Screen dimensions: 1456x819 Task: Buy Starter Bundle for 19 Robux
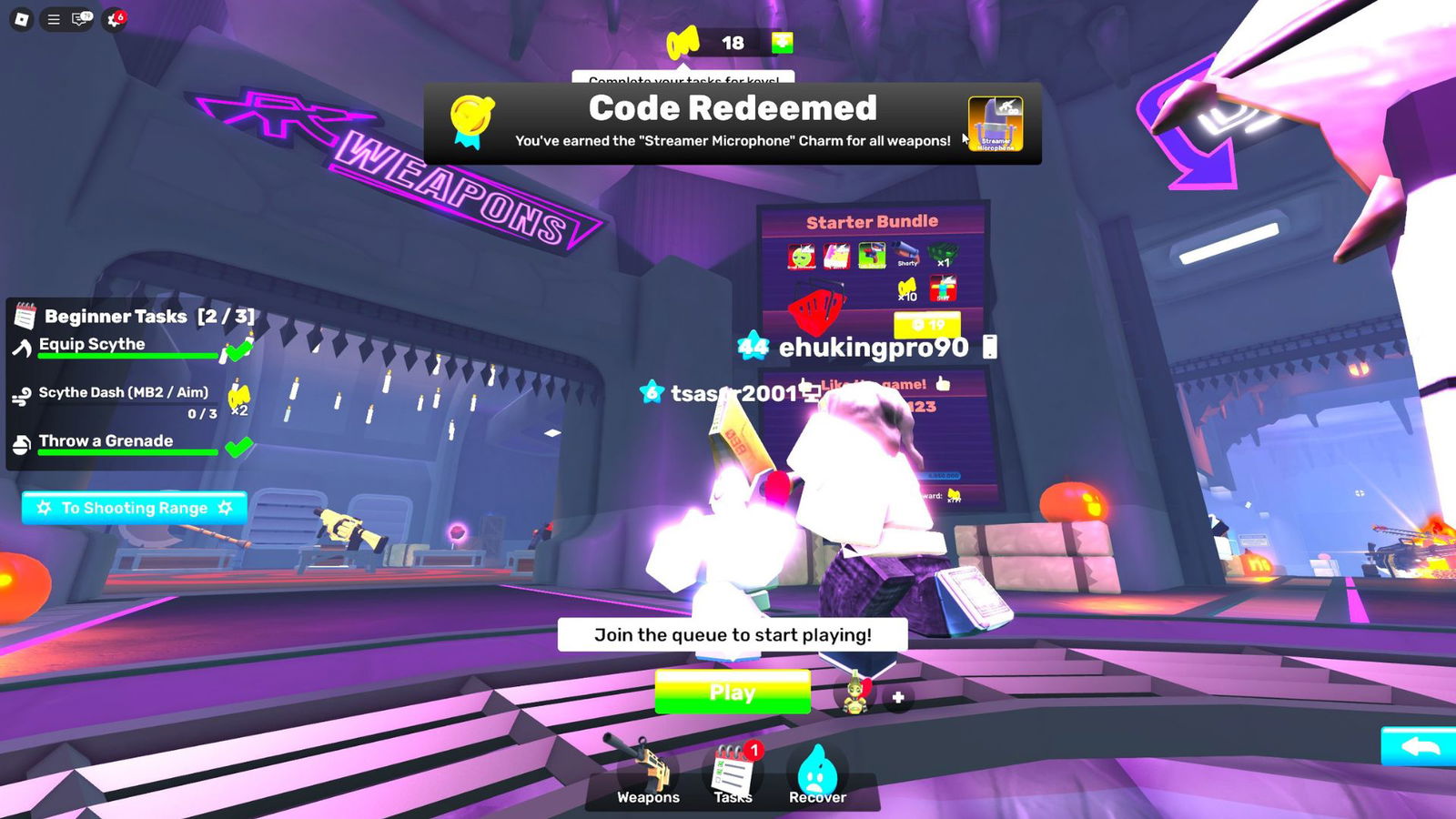pos(928,324)
